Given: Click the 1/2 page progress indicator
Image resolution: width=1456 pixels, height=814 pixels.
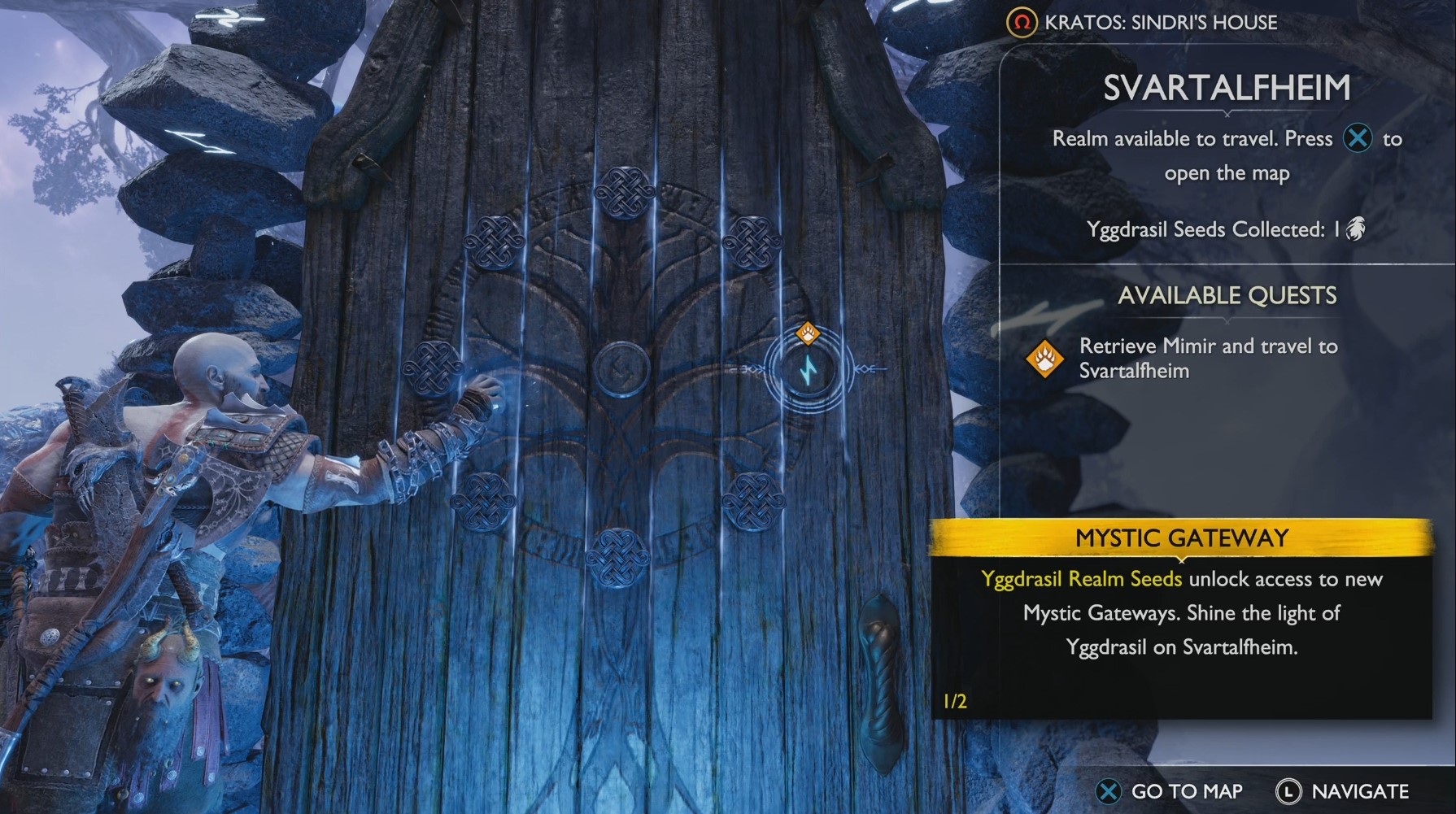Looking at the screenshot, I should (x=953, y=698).
